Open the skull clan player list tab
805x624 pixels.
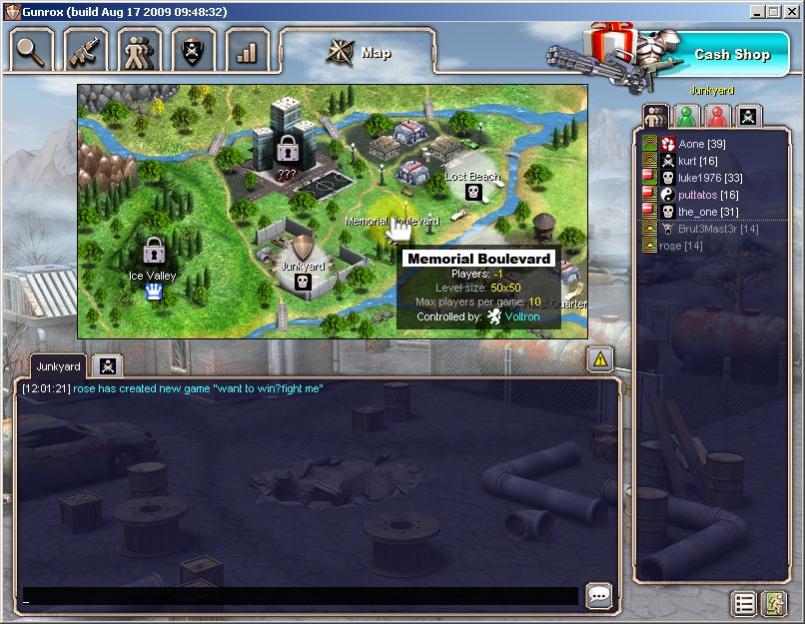coord(748,116)
